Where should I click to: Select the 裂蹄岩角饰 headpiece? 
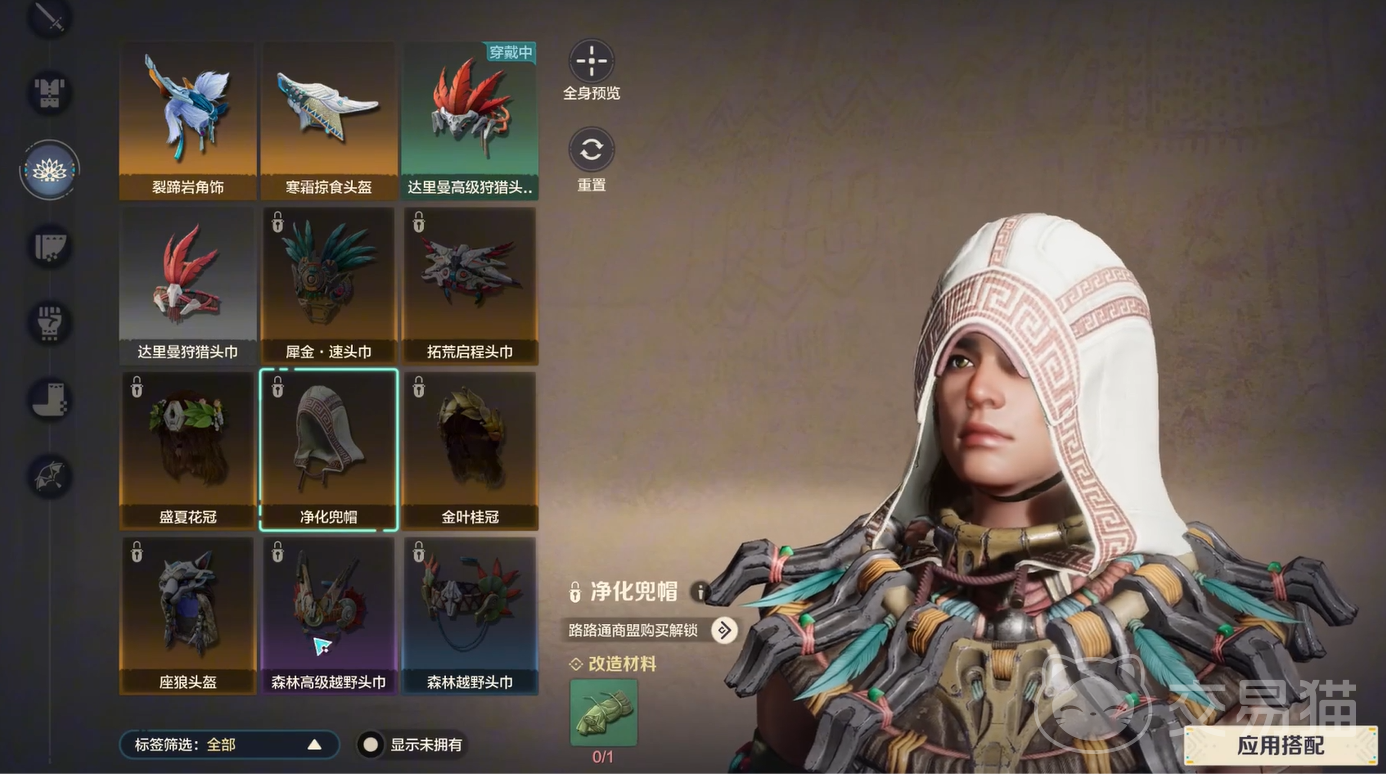(x=187, y=120)
